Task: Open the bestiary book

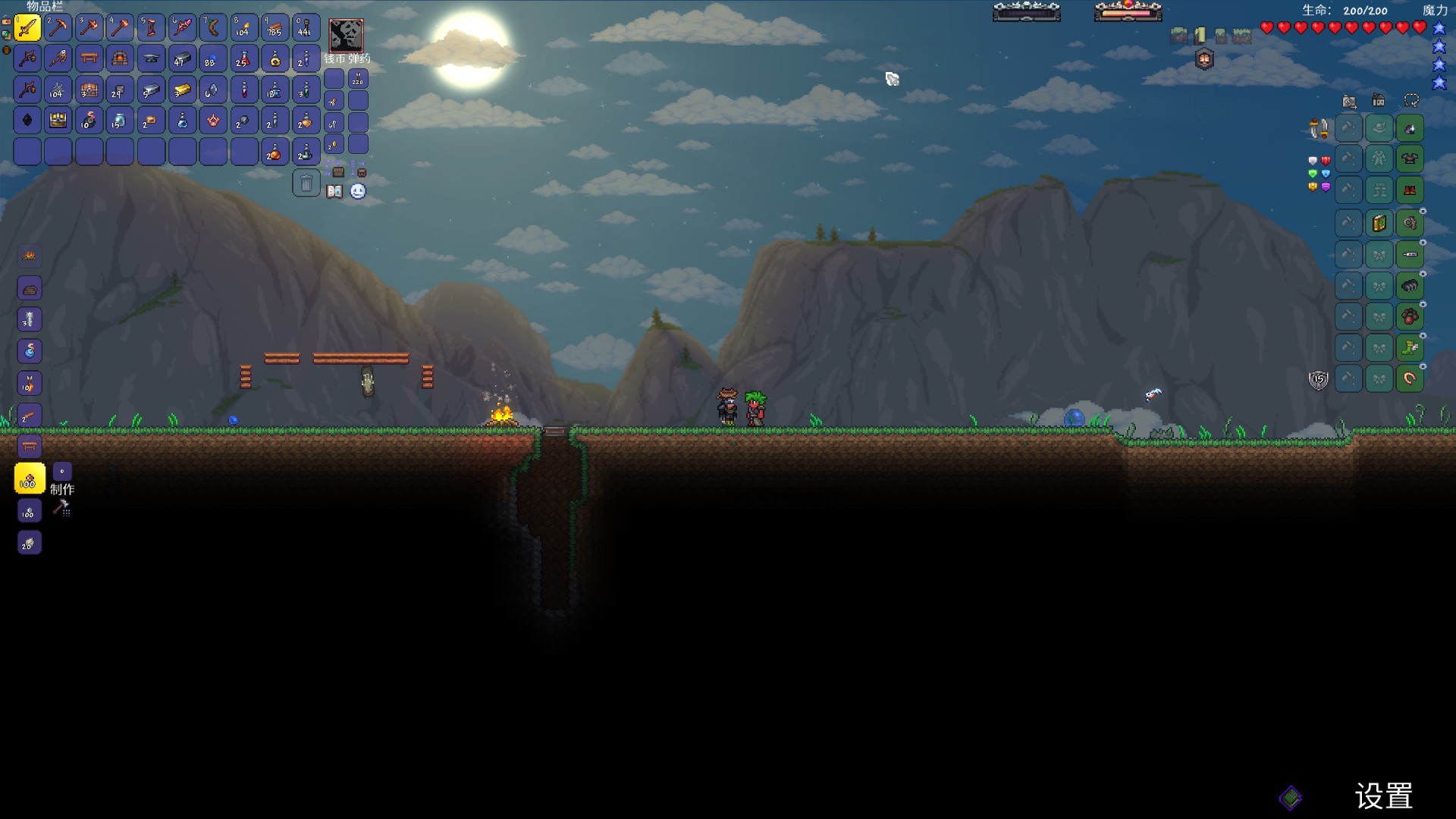Action: point(334,191)
